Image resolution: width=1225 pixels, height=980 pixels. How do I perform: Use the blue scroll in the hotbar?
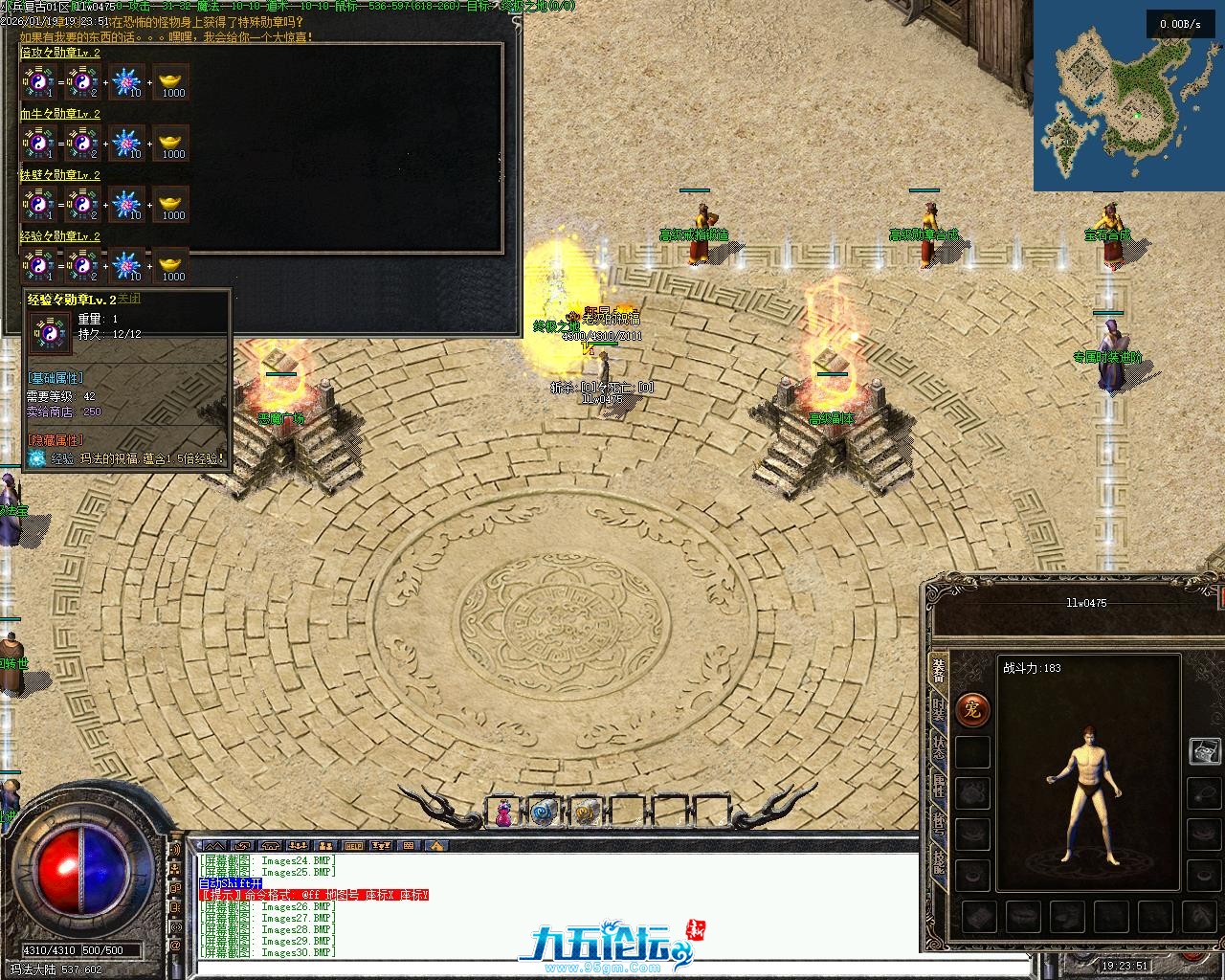(x=545, y=813)
